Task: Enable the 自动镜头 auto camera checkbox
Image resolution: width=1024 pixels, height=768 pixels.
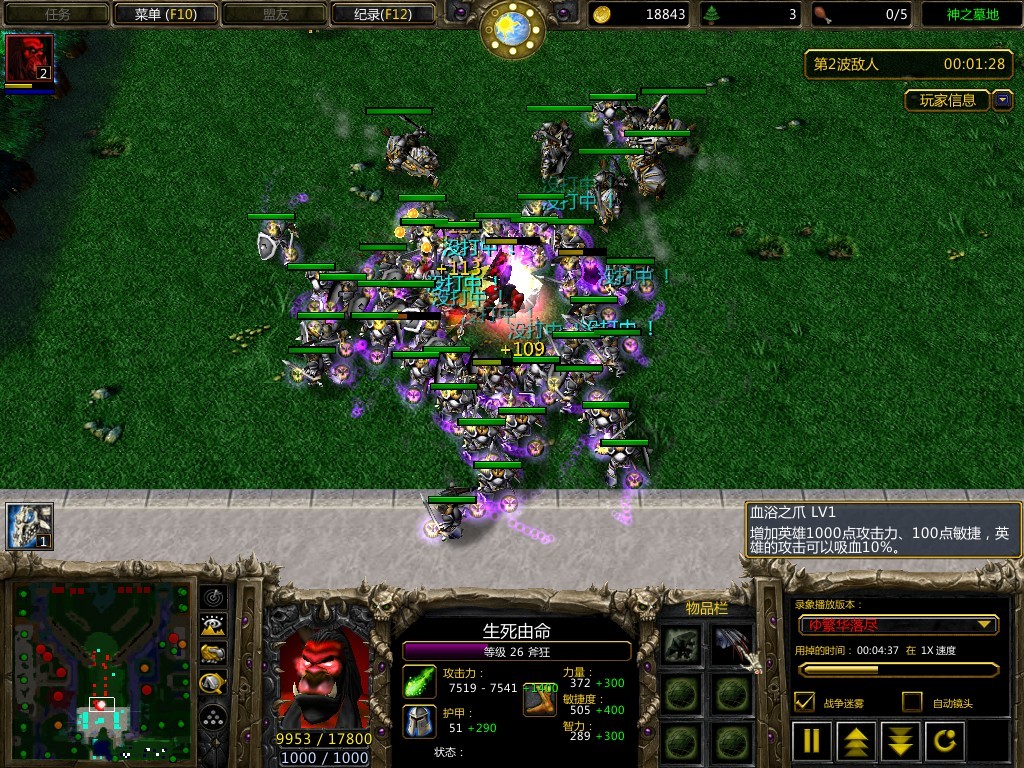Action: point(912,702)
